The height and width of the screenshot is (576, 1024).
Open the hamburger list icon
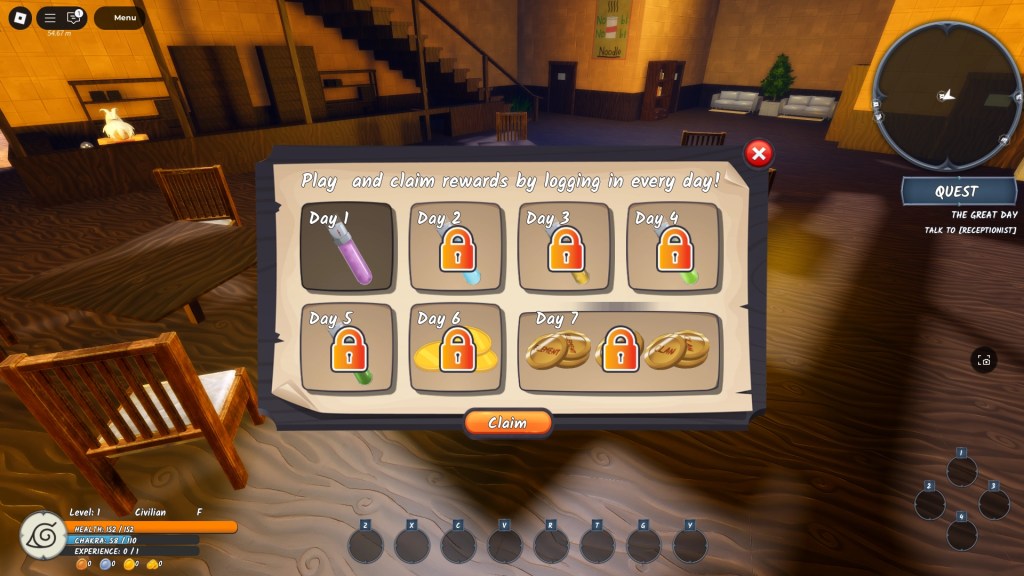(x=50, y=18)
